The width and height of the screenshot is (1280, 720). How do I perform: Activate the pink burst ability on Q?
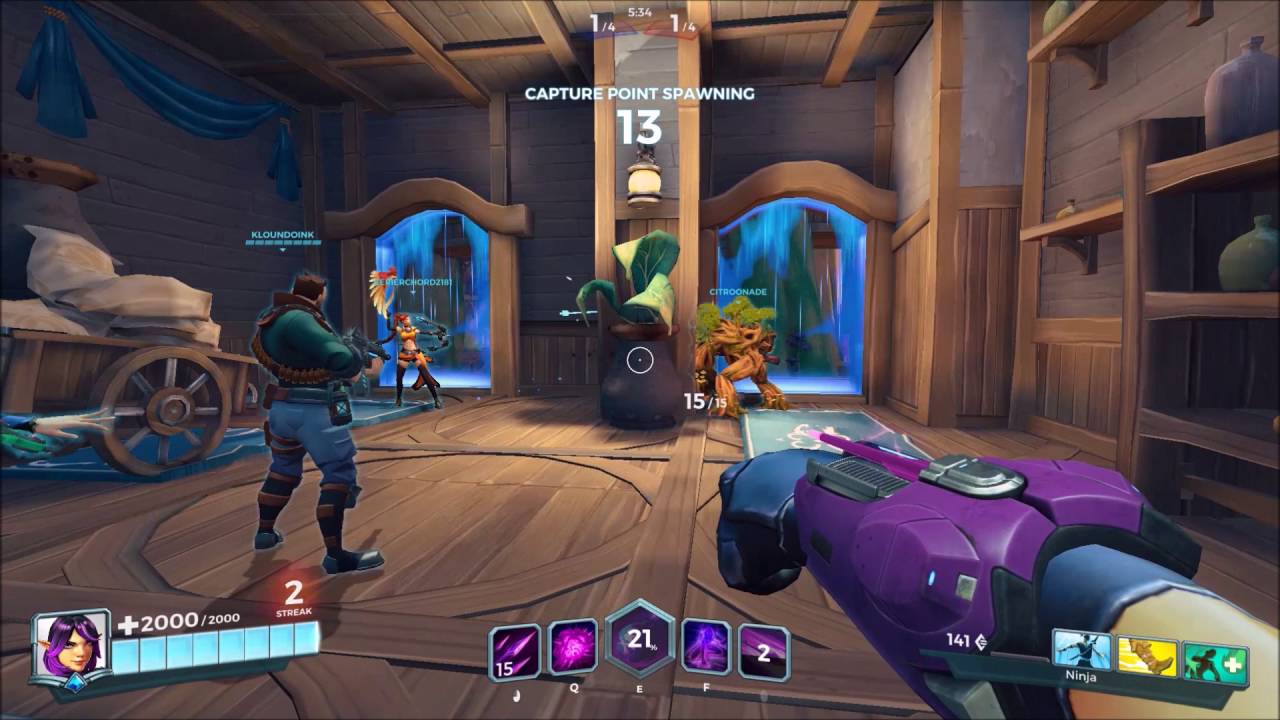573,647
